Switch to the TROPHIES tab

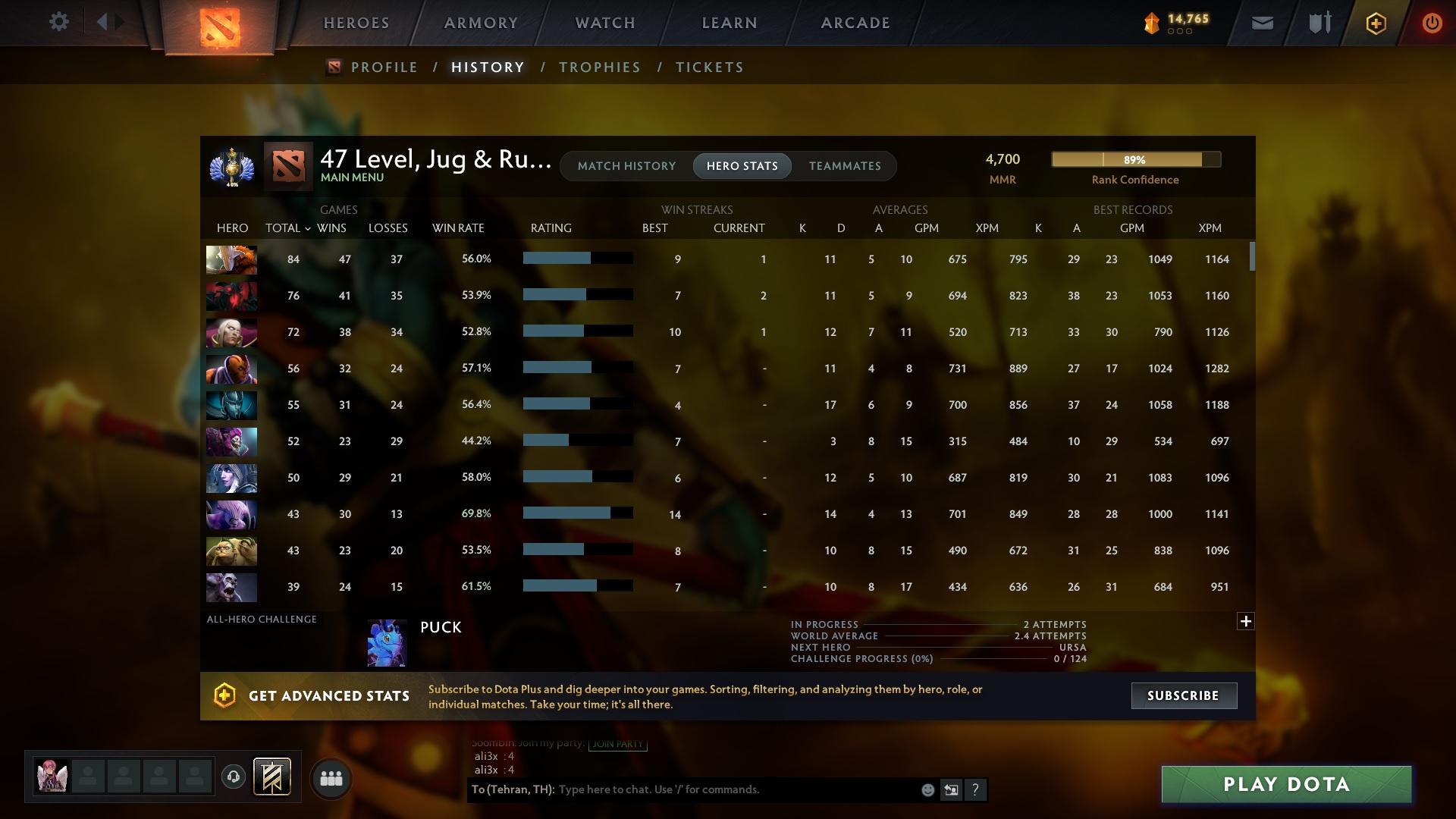click(x=599, y=67)
